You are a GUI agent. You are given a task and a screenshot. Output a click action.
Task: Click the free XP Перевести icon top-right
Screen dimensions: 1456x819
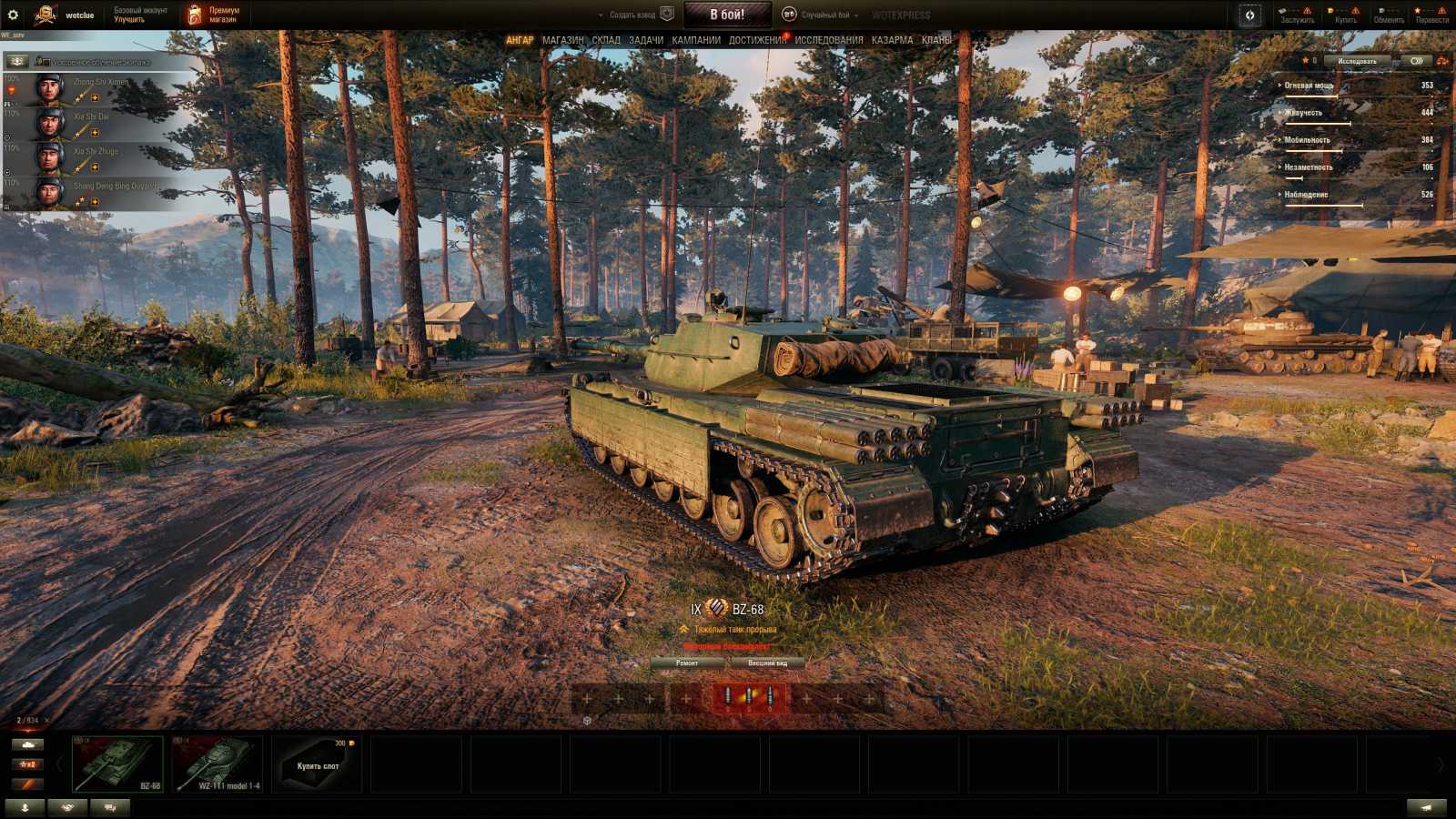point(1418,11)
